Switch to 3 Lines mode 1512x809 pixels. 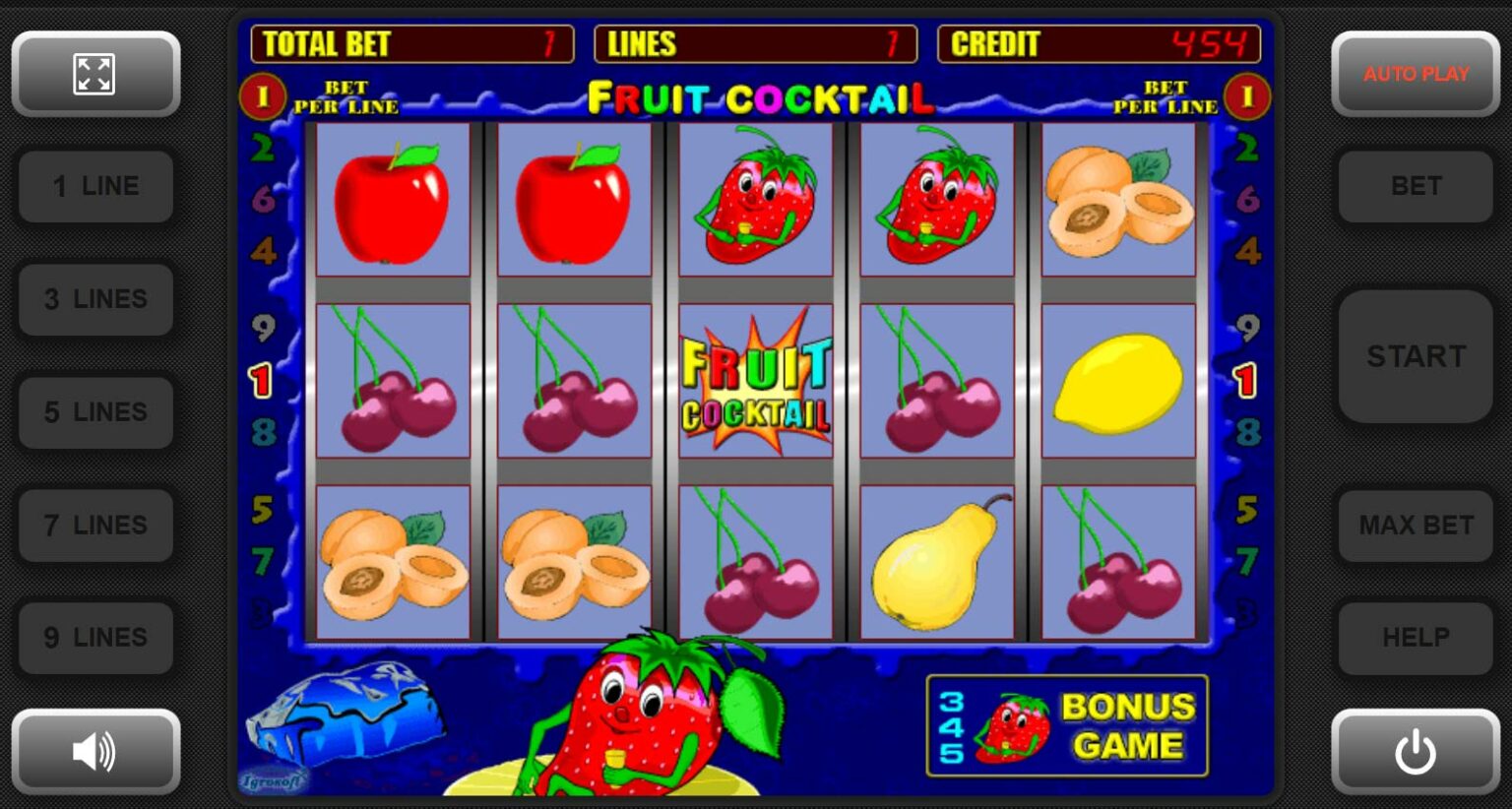tap(94, 299)
